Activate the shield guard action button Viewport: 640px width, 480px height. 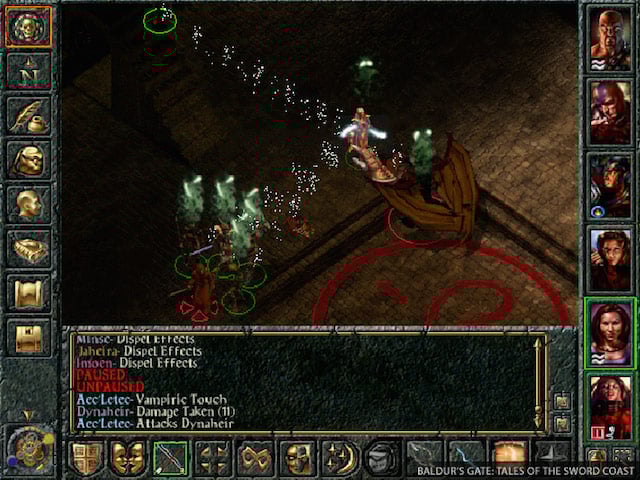(x=85, y=458)
